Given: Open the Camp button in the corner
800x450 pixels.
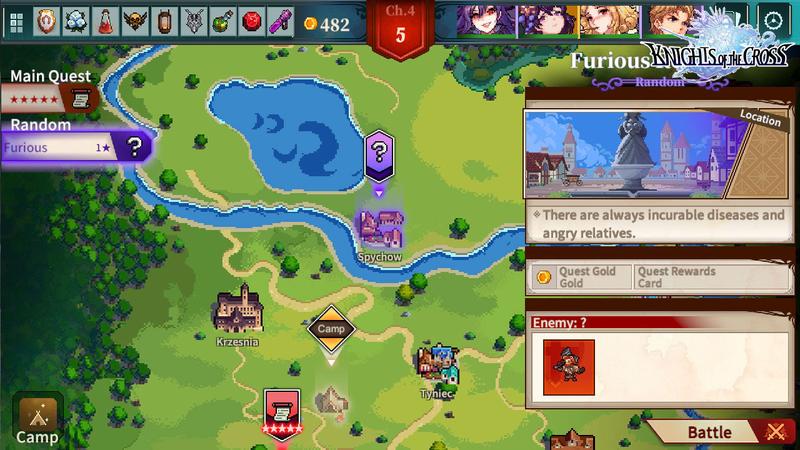Looking at the screenshot, I should (37, 419).
